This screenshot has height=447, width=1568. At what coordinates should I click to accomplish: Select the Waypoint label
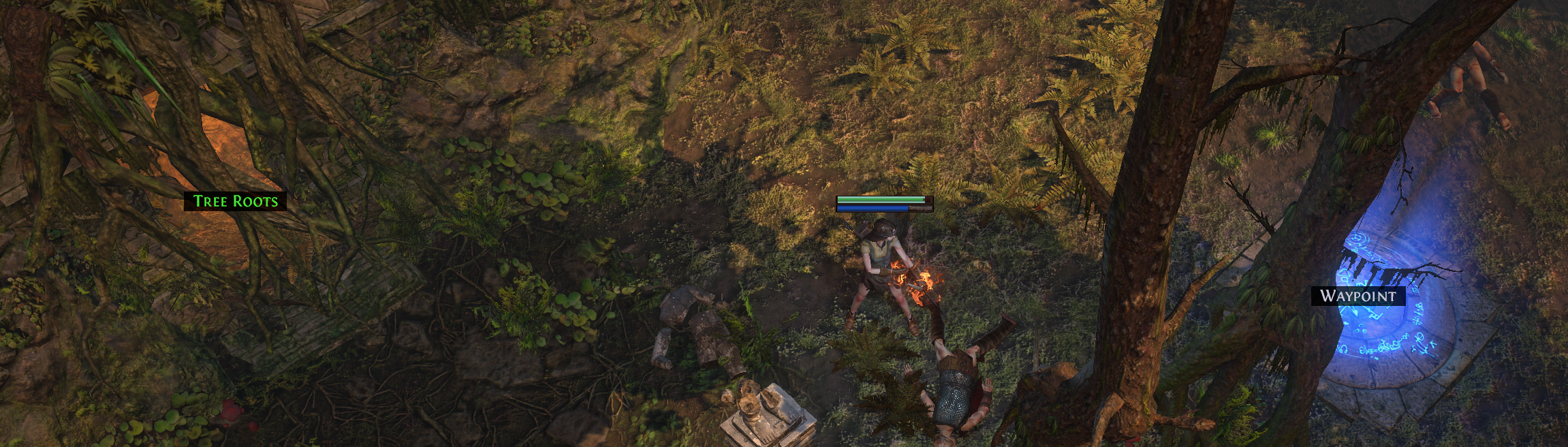(1358, 296)
